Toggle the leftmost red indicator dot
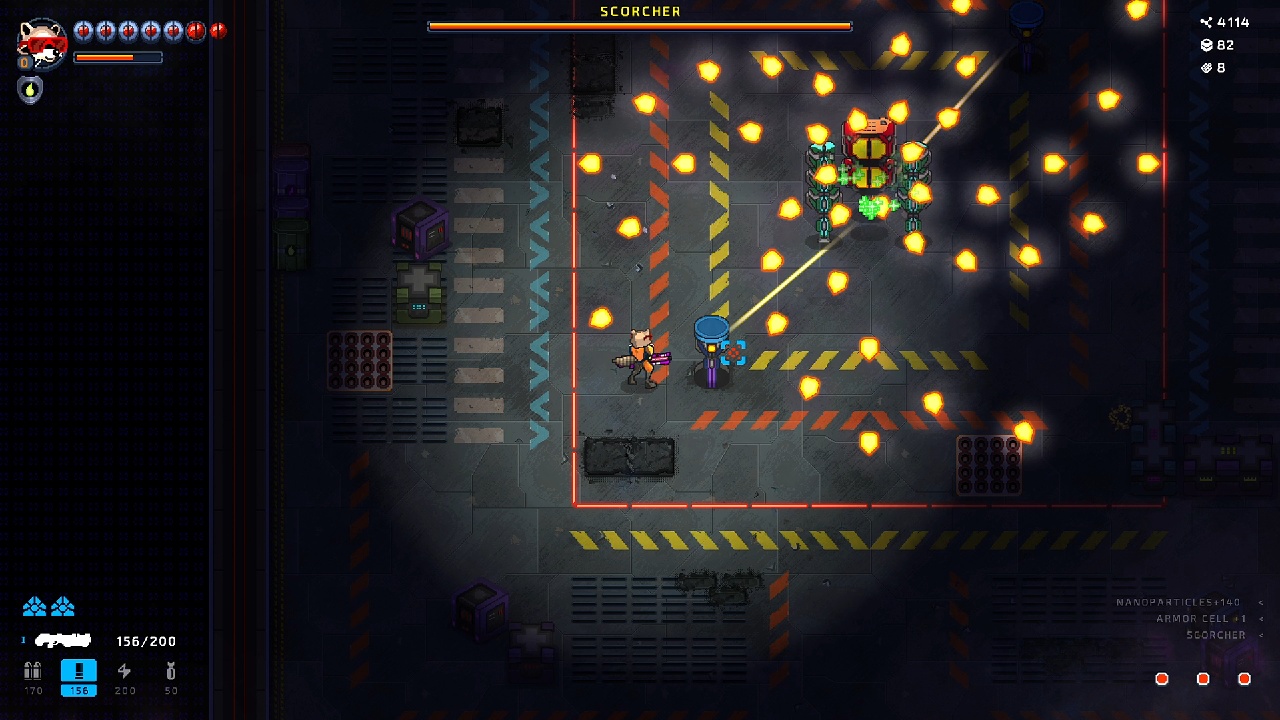Image resolution: width=1280 pixels, height=720 pixels. [x=1161, y=678]
